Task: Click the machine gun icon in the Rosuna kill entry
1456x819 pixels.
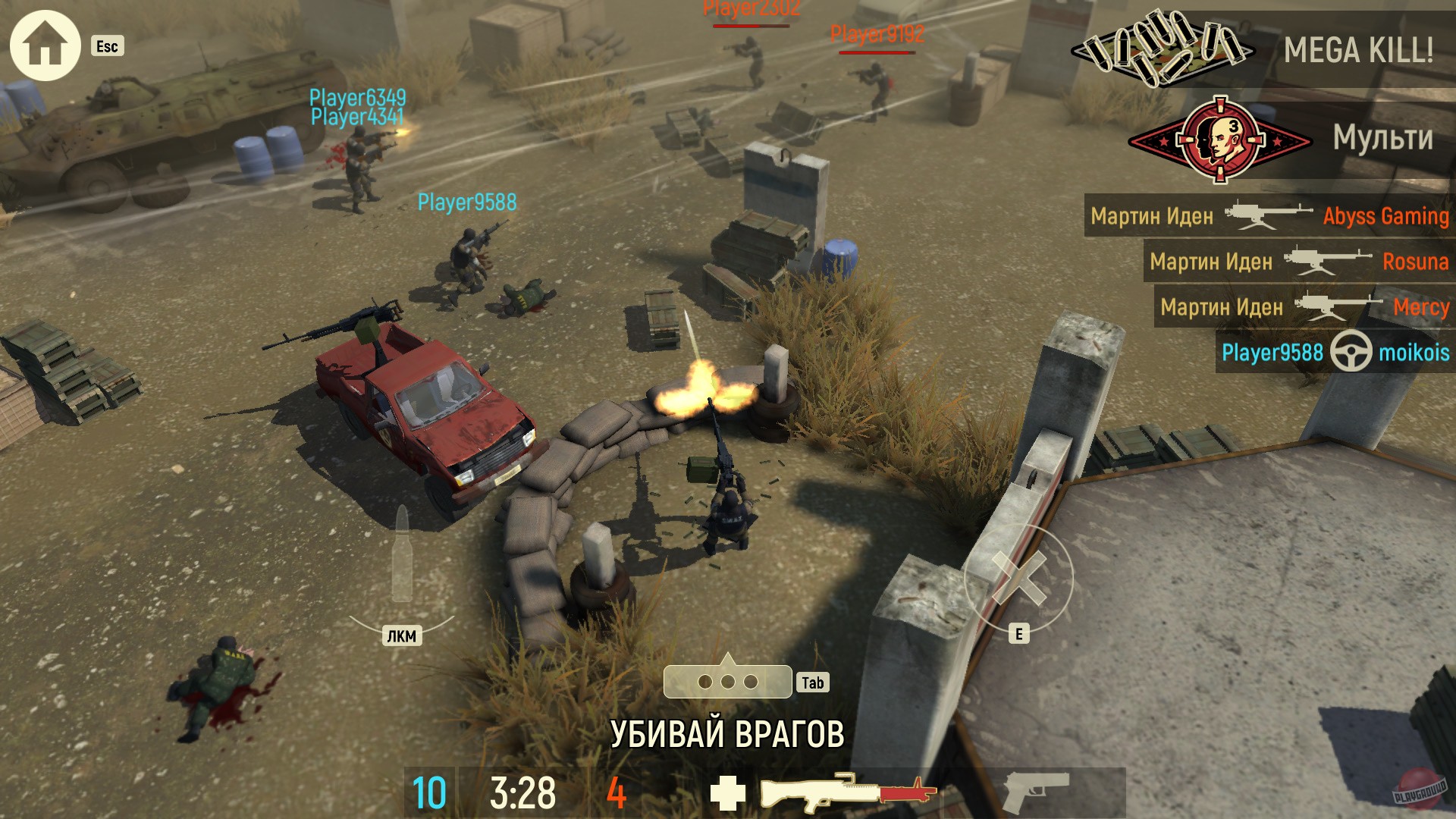Action: pos(1323,262)
